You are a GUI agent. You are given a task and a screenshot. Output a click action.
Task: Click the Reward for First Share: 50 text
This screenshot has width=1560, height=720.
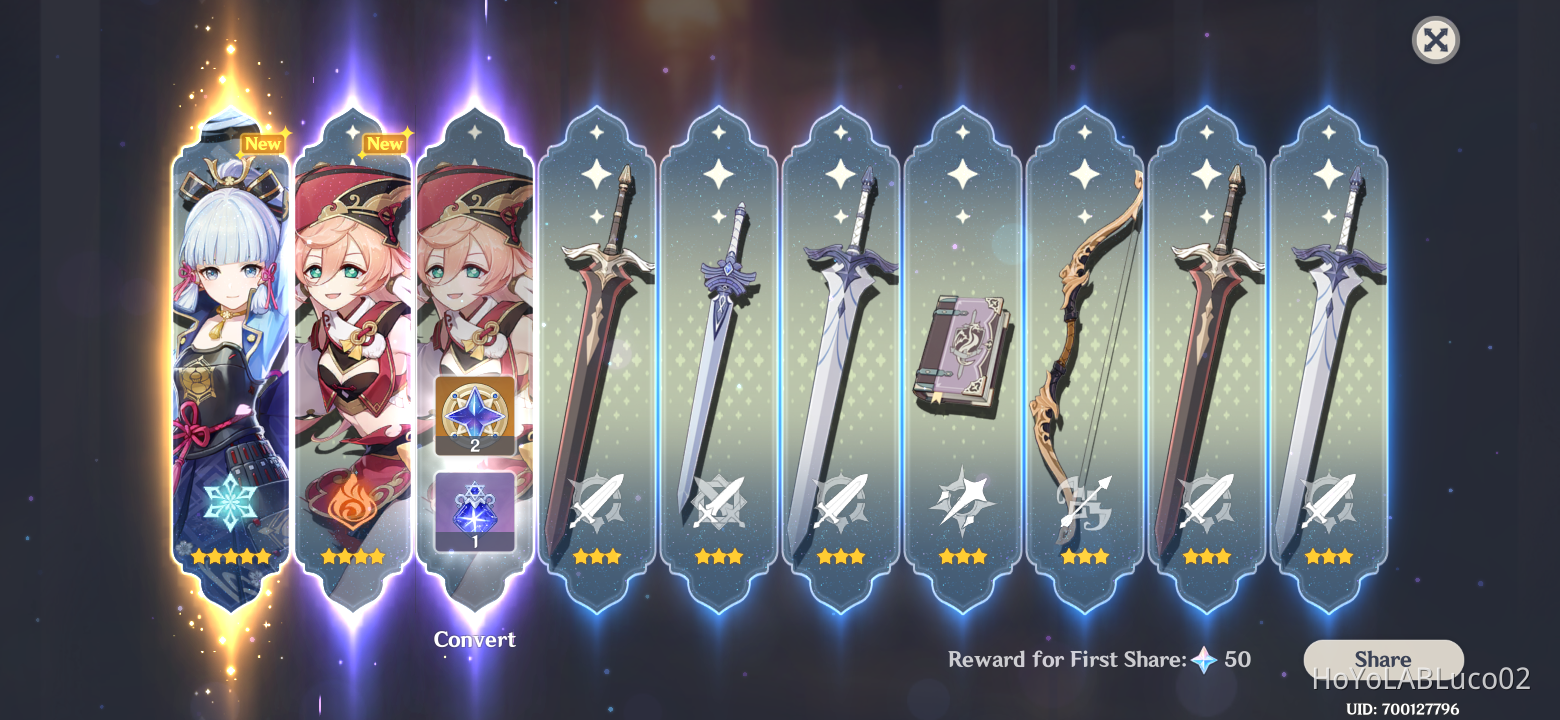point(1100,659)
